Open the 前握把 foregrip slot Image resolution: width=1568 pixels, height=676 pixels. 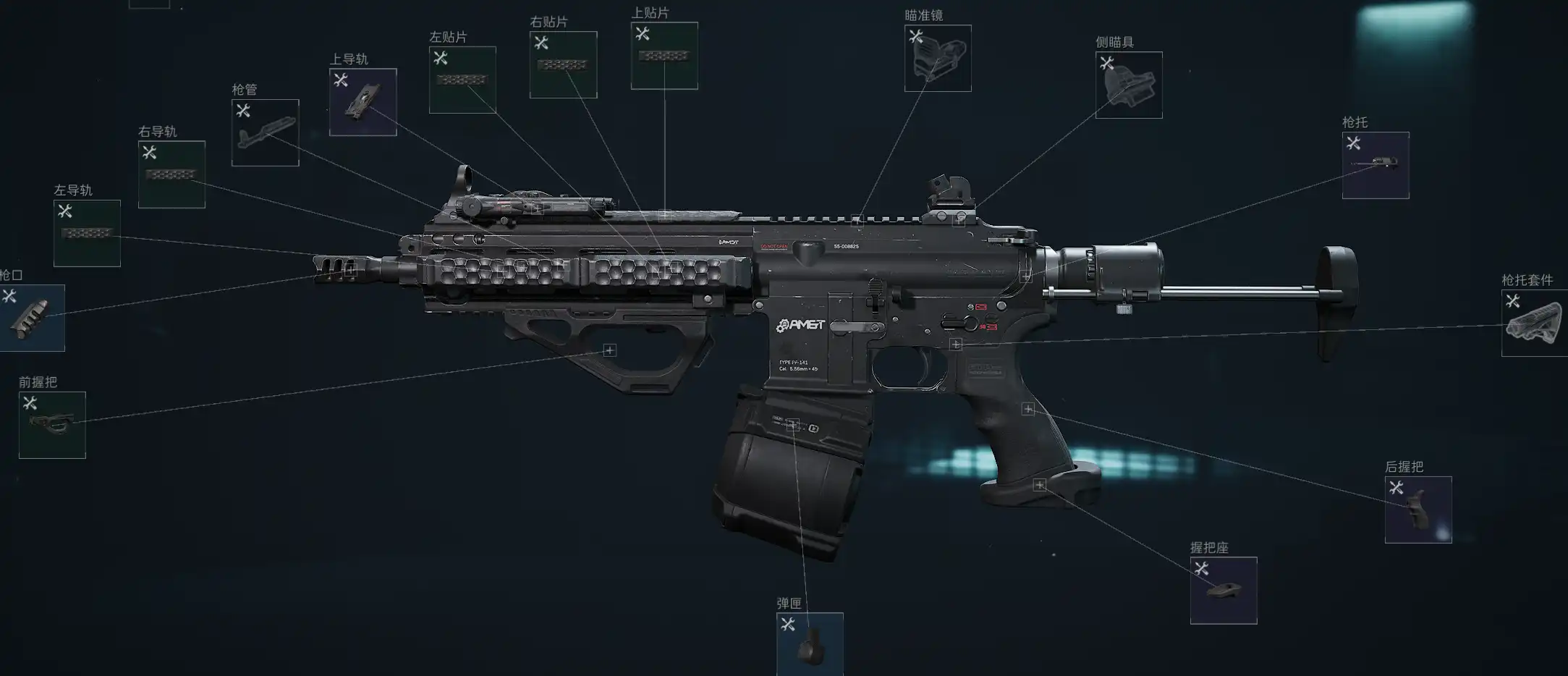(x=52, y=425)
